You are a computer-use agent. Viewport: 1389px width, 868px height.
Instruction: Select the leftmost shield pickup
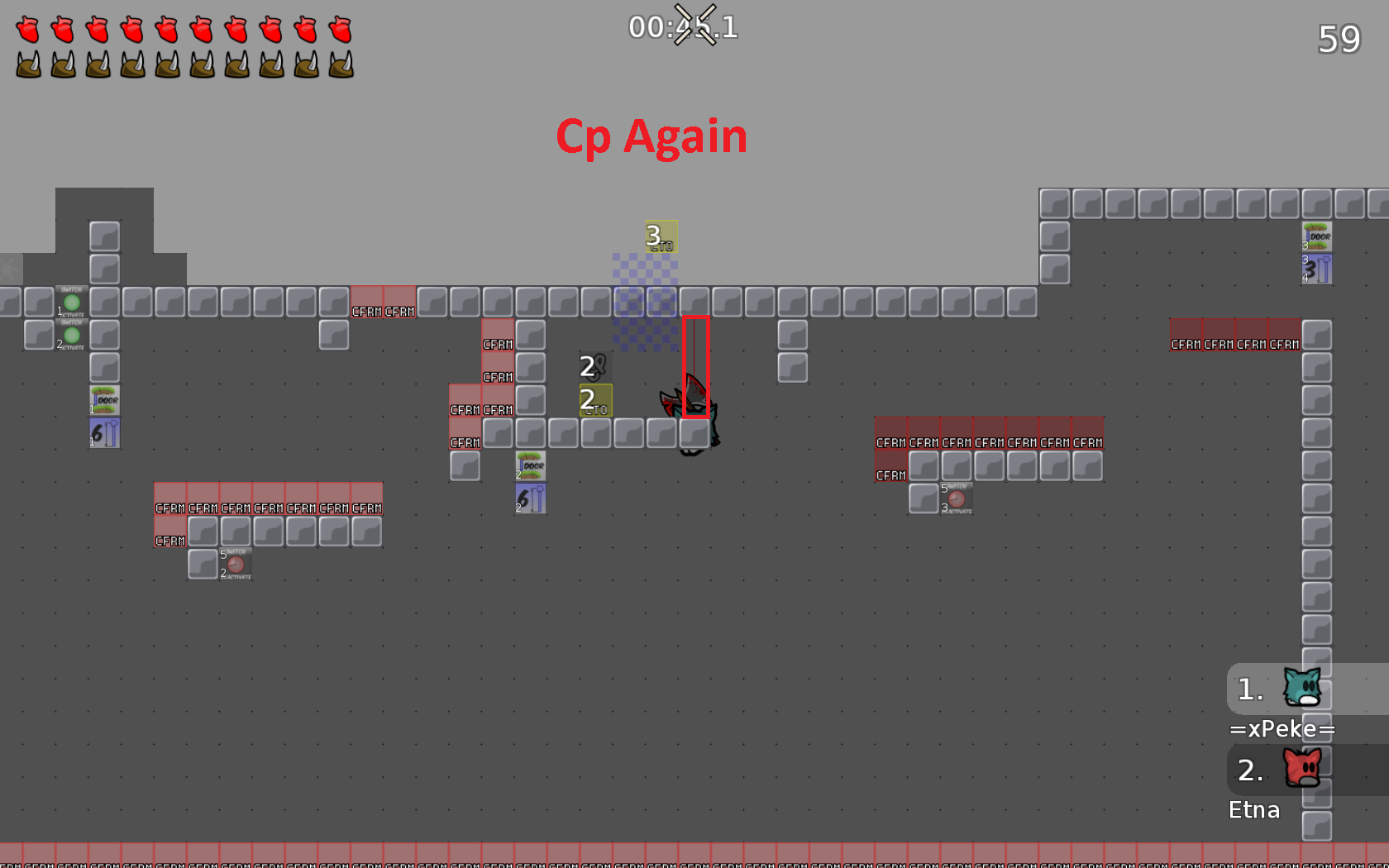point(27,62)
